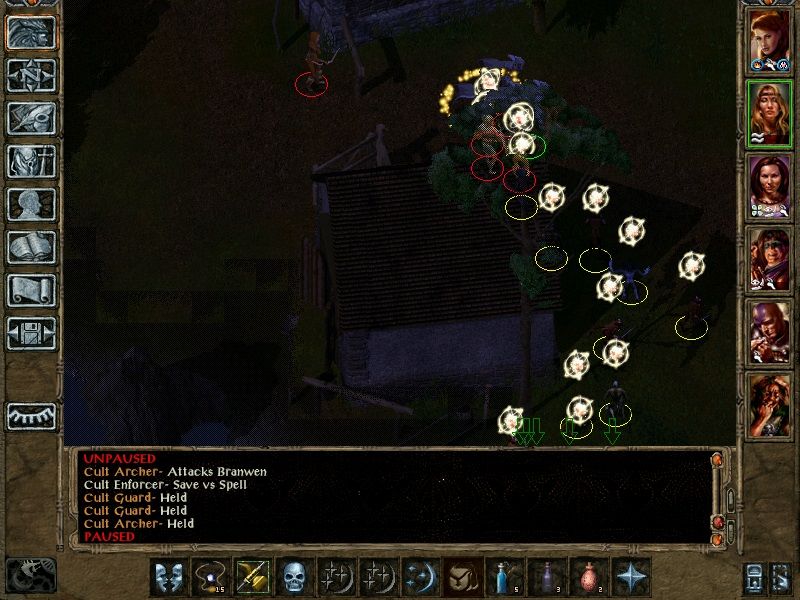Open the area map from the sidebar
Image resolution: width=800 pixels, height=600 pixels.
pos(31,75)
